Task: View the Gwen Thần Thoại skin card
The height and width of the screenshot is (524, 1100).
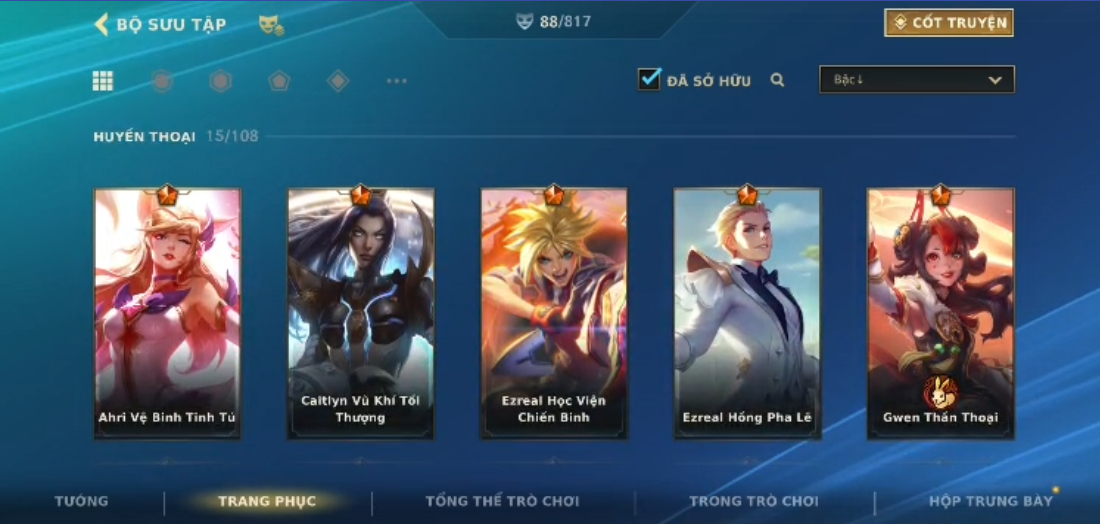Action: click(x=940, y=312)
